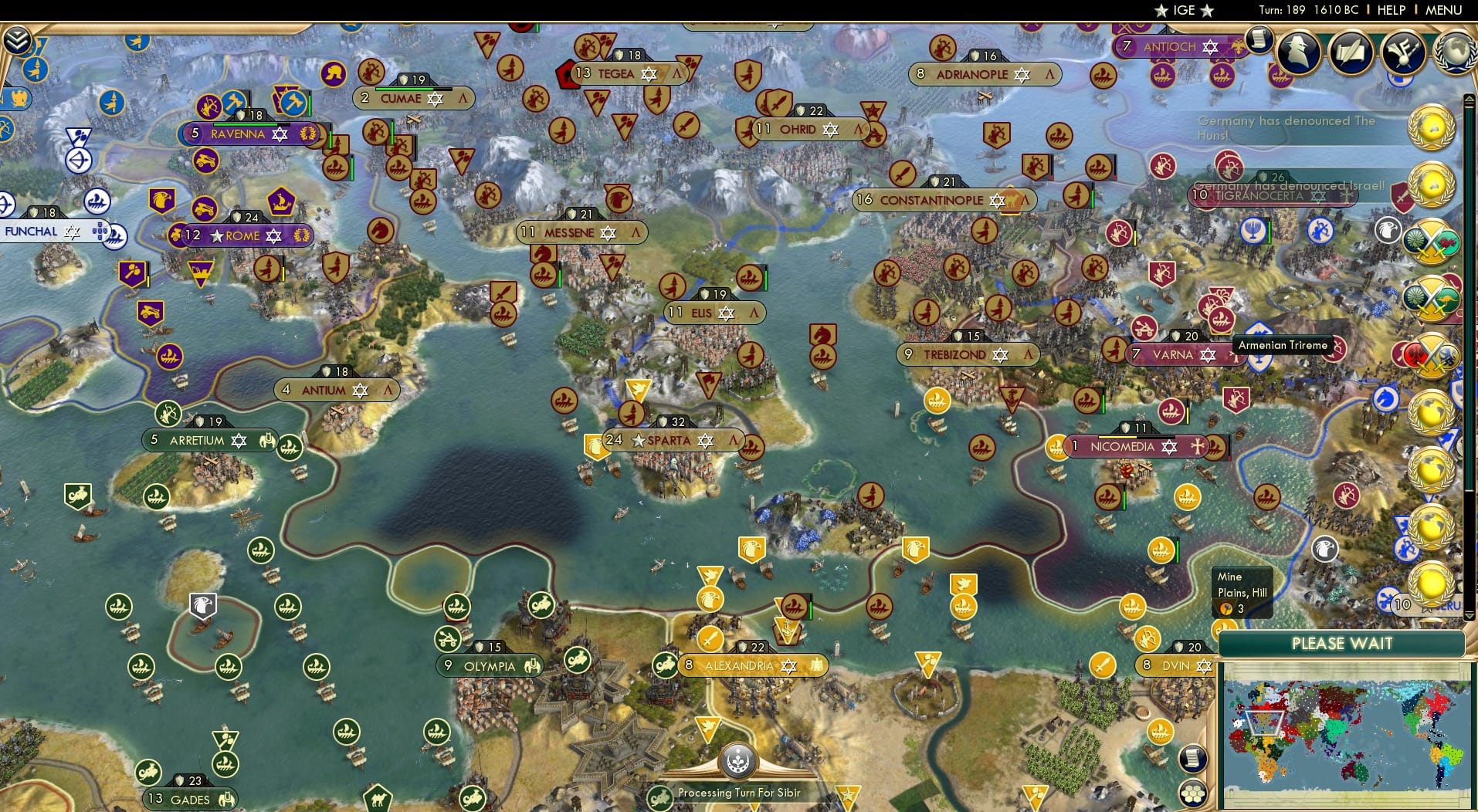
Task: Click the notification log scroll icon
Action: click(1259, 43)
